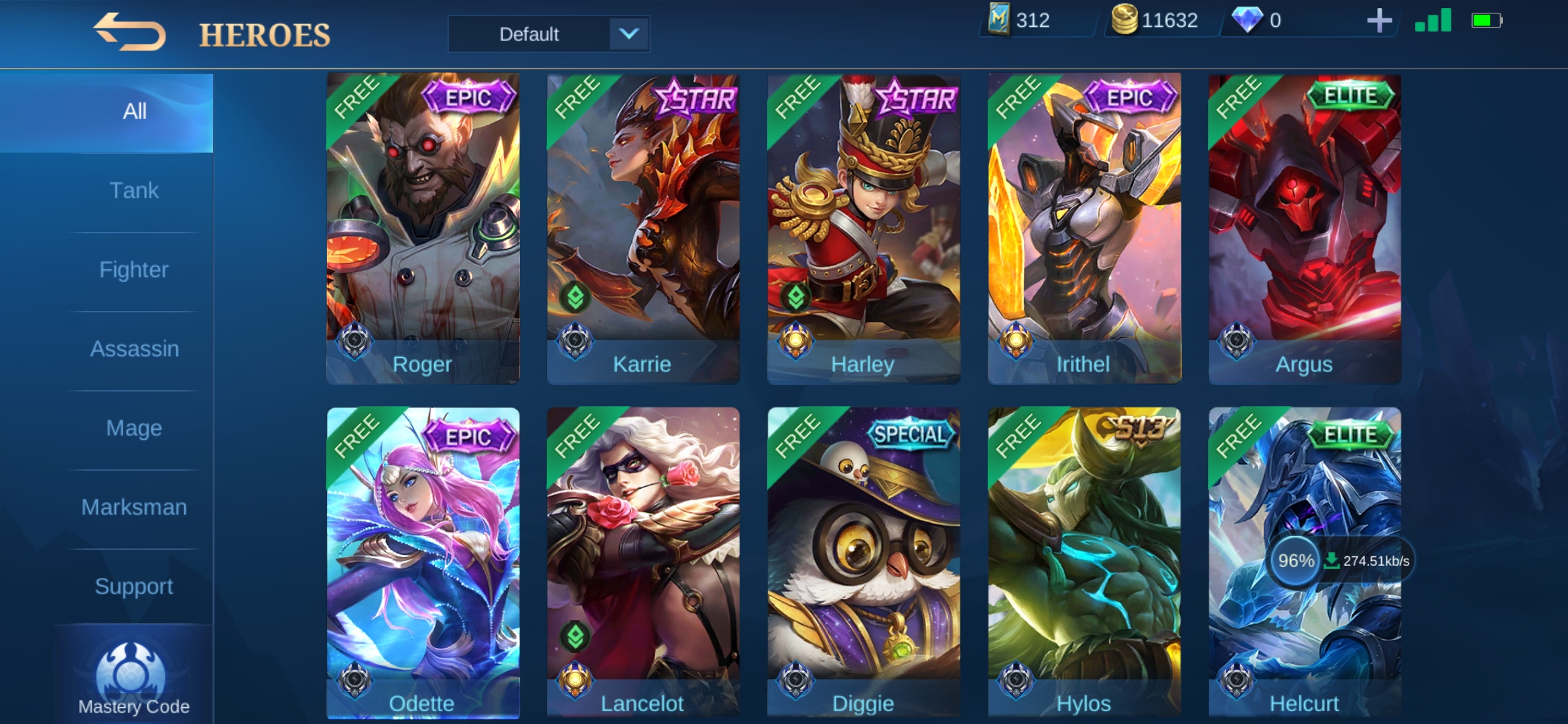Choose the Hylos hero card
The image size is (1568, 724).
click(x=1084, y=563)
